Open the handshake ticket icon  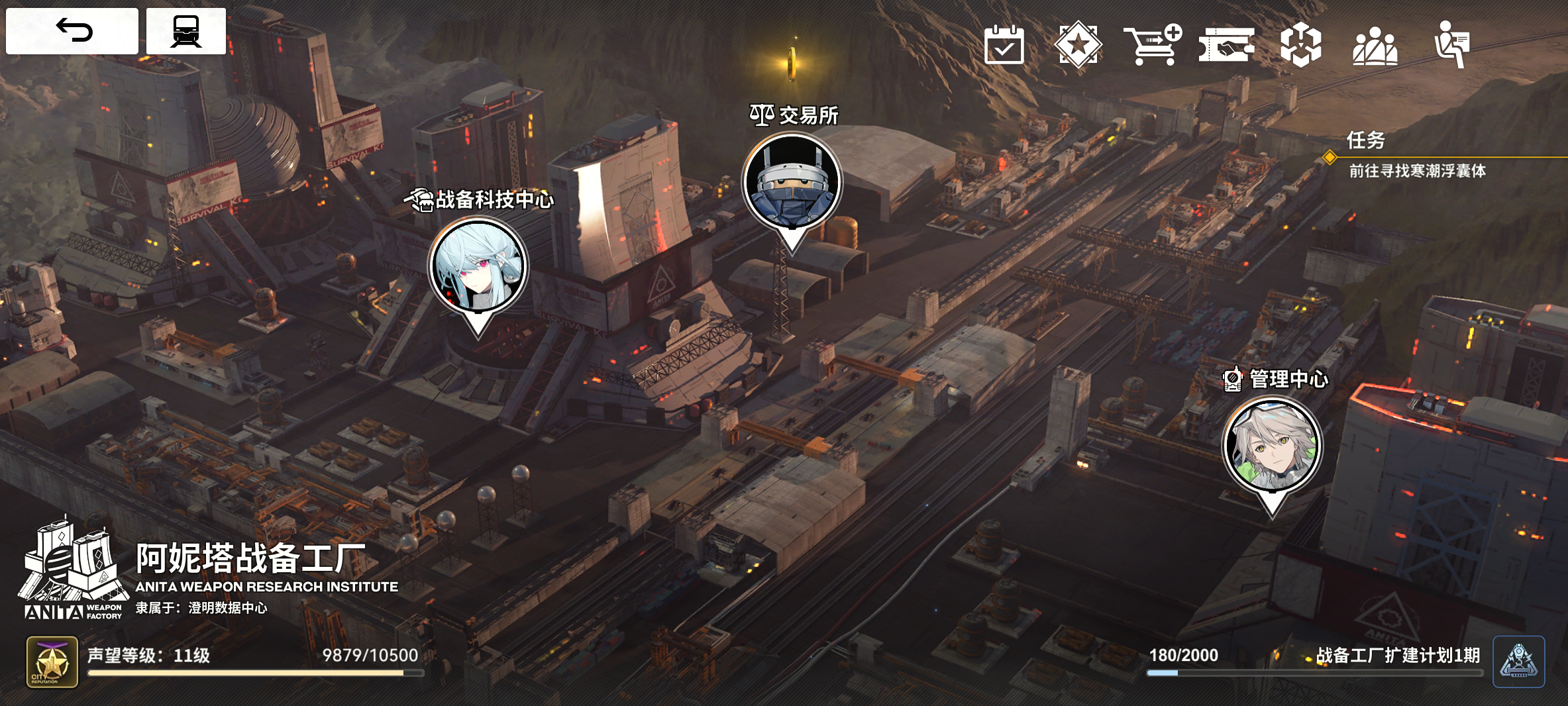(1226, 45)
